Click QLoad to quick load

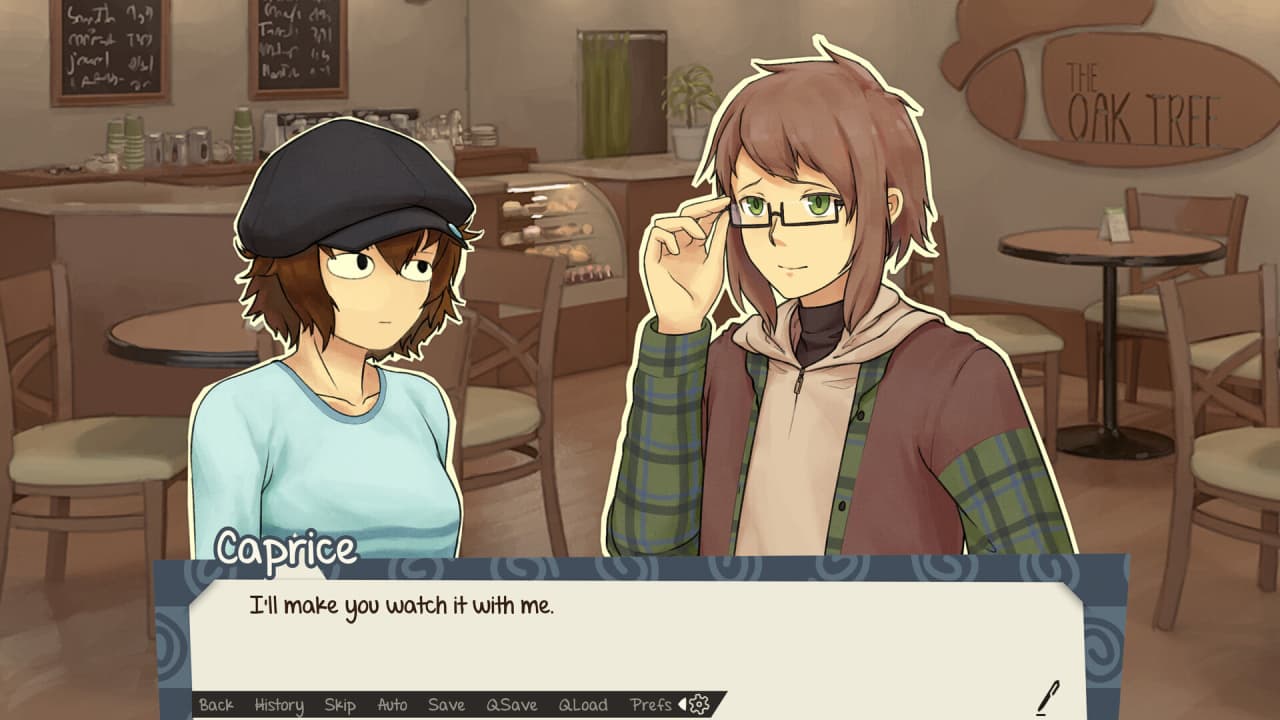click(x=583, y=705)
